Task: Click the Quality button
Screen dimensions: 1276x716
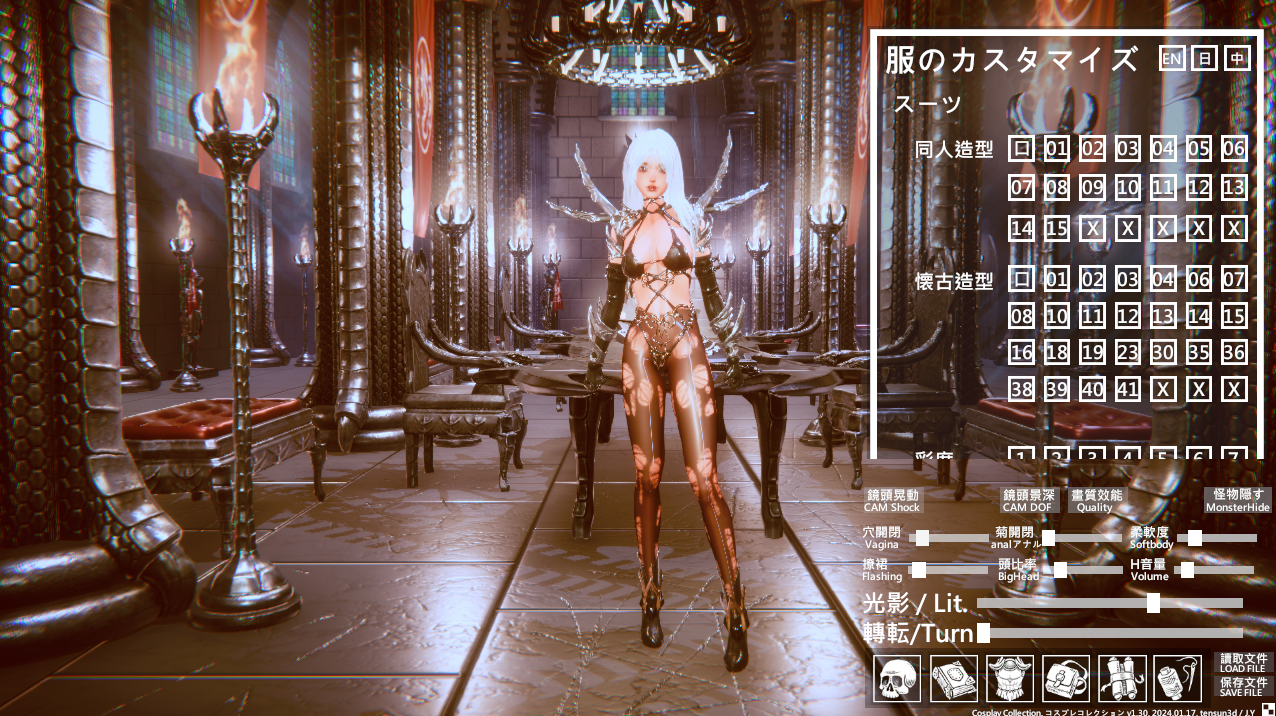Action: tap(1096, 501)
